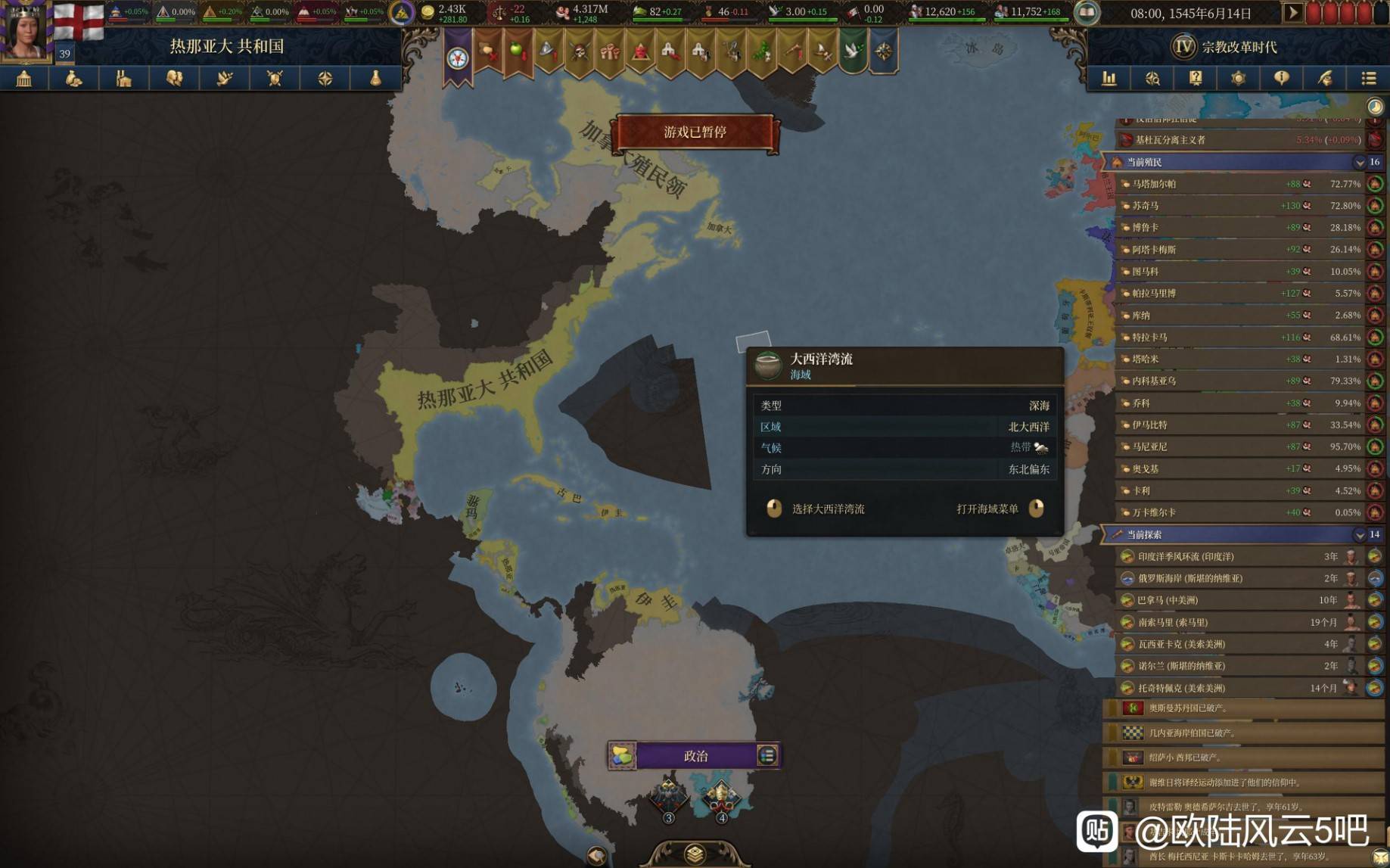Resume the game with the play button
The width and height of the screenshot is (1390, 868).
(x=1292, y=13)
